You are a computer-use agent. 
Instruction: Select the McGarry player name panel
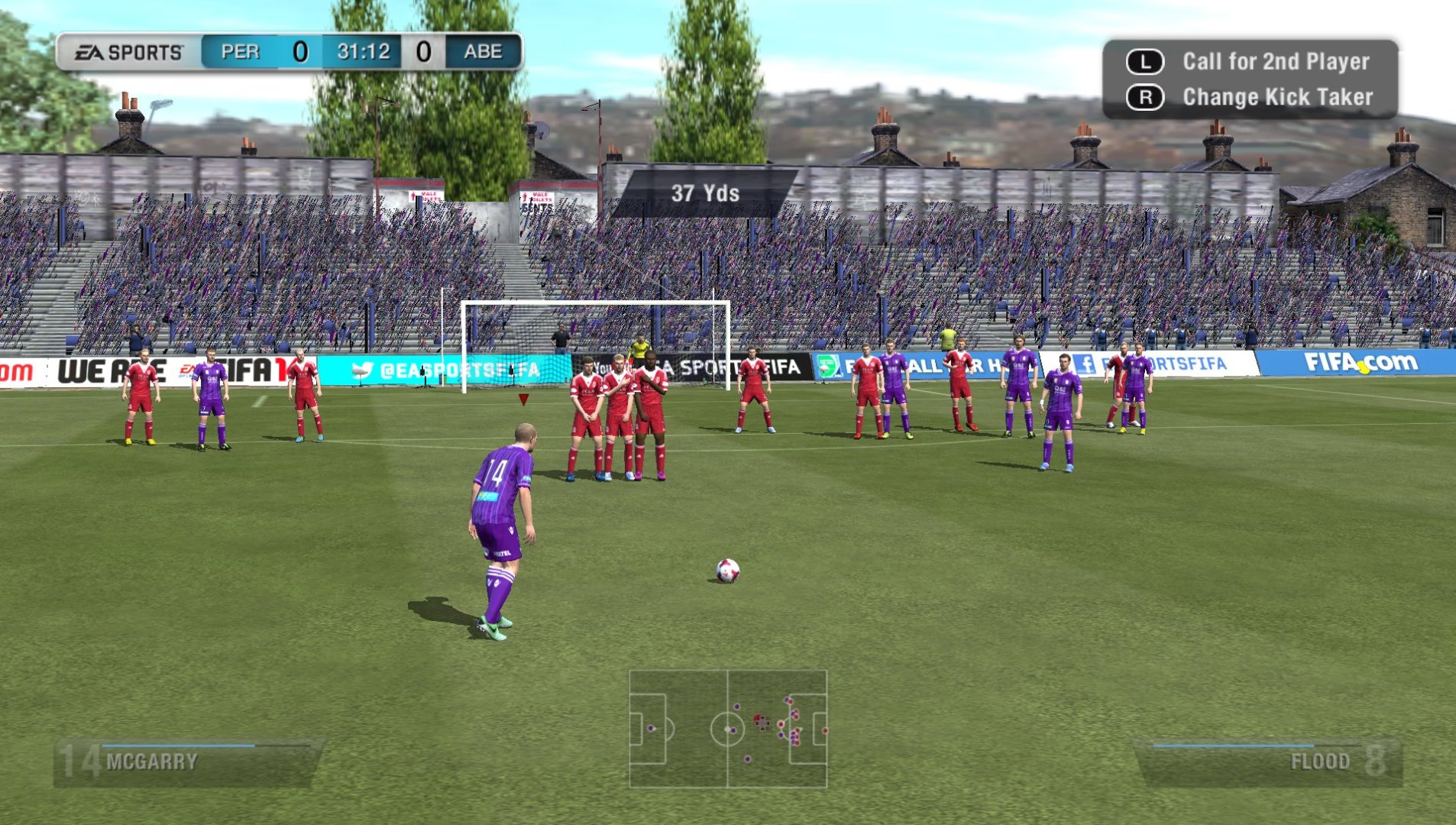point(188,762)
